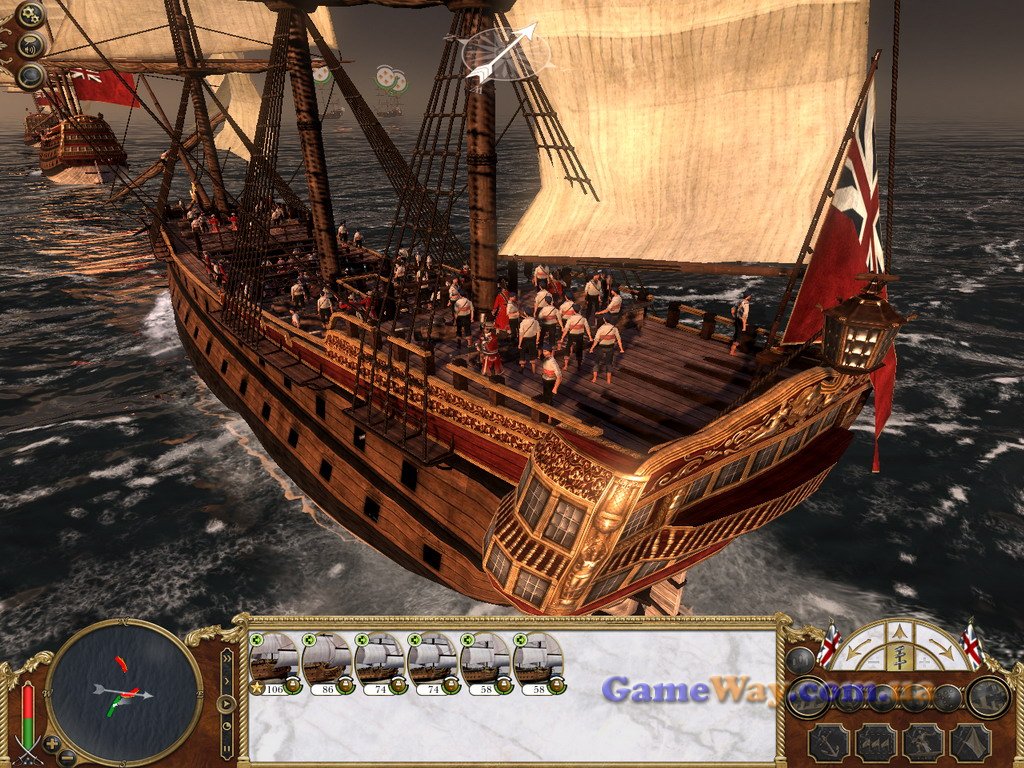1024x768 pixels.
Task: Set battle speed to fastest double arrow
Action: 227,660
